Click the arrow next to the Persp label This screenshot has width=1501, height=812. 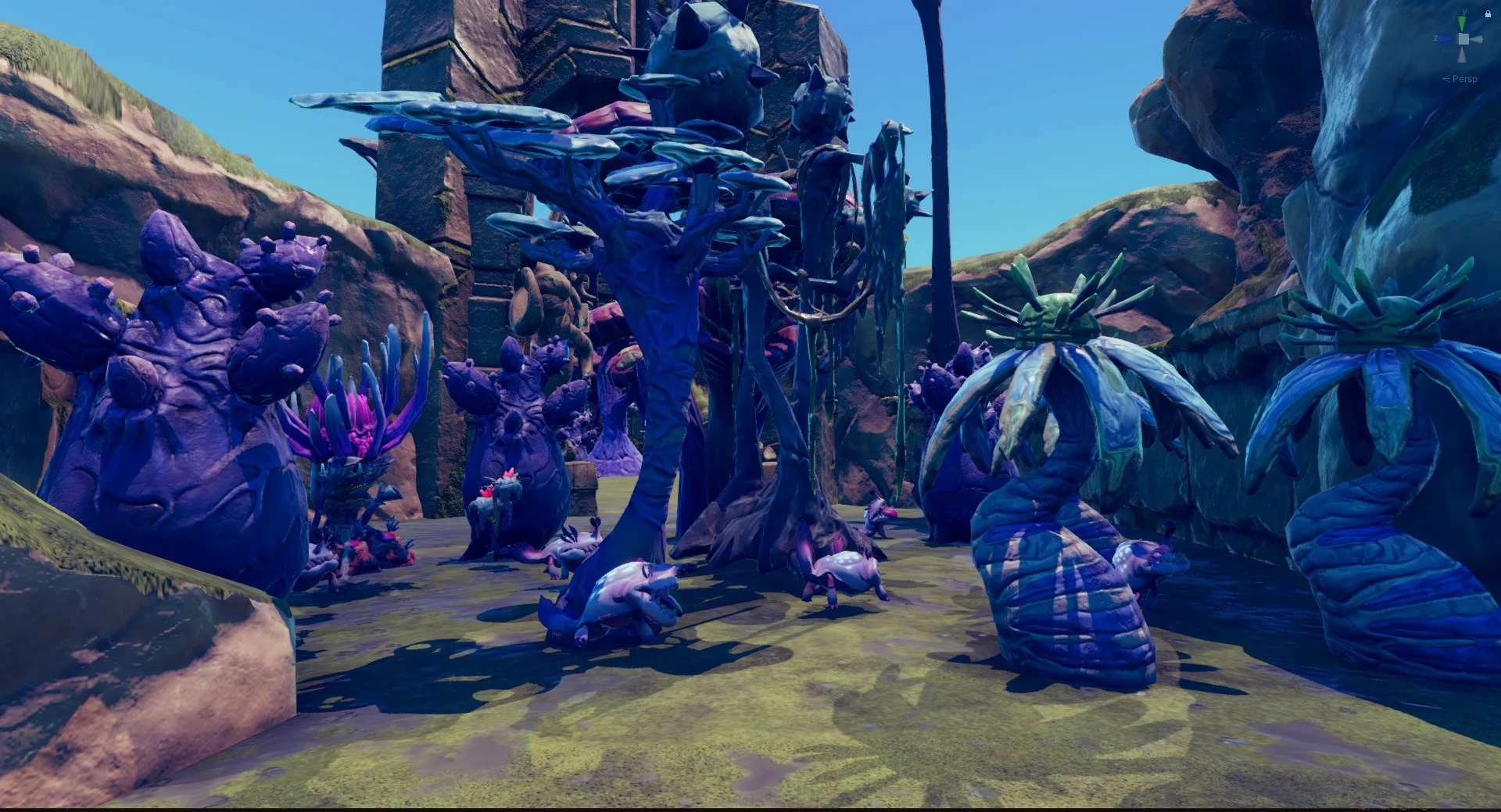(x=1446, y=78)
